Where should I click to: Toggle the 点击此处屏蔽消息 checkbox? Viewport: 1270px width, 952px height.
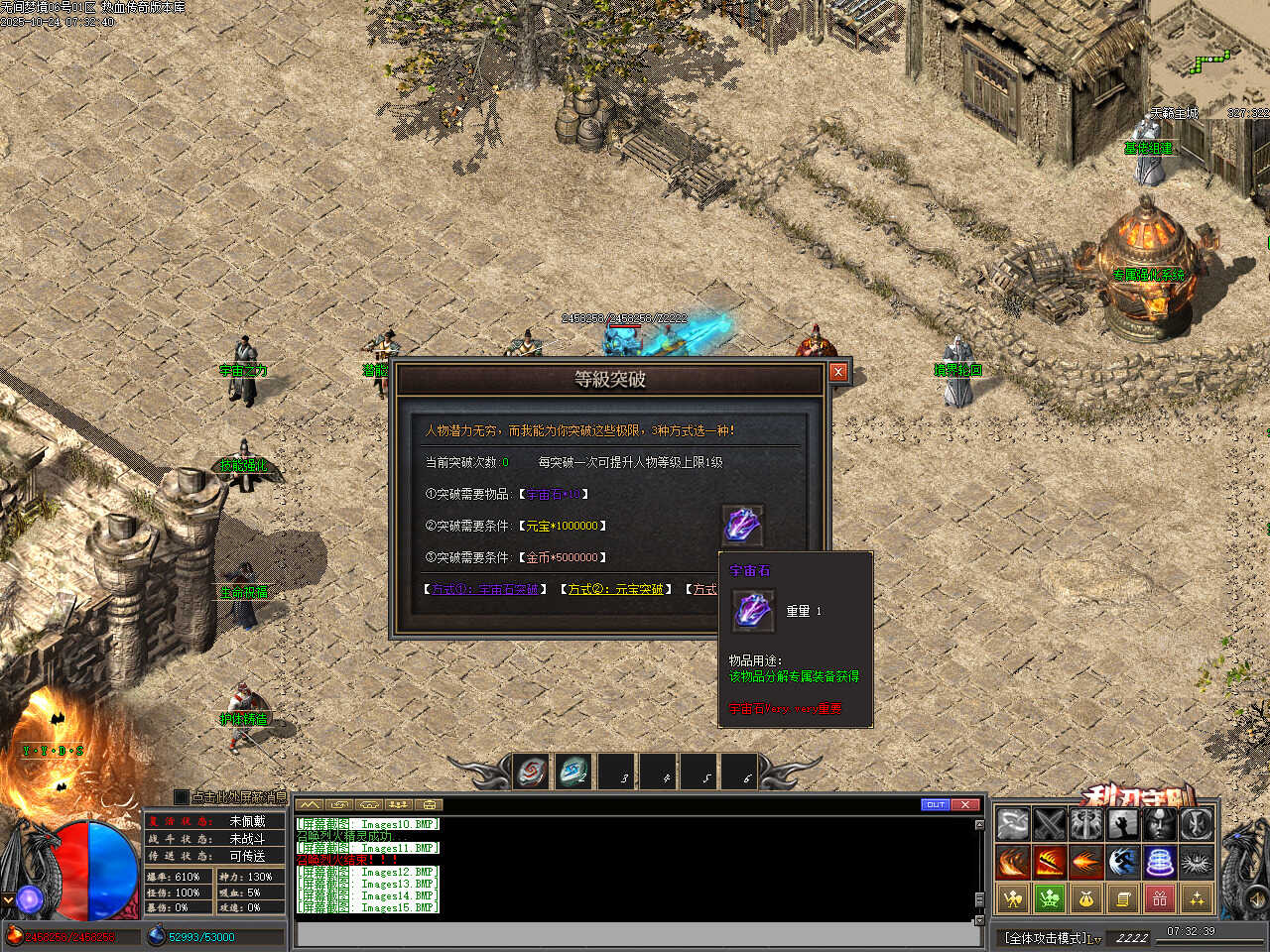coord(181,796)
